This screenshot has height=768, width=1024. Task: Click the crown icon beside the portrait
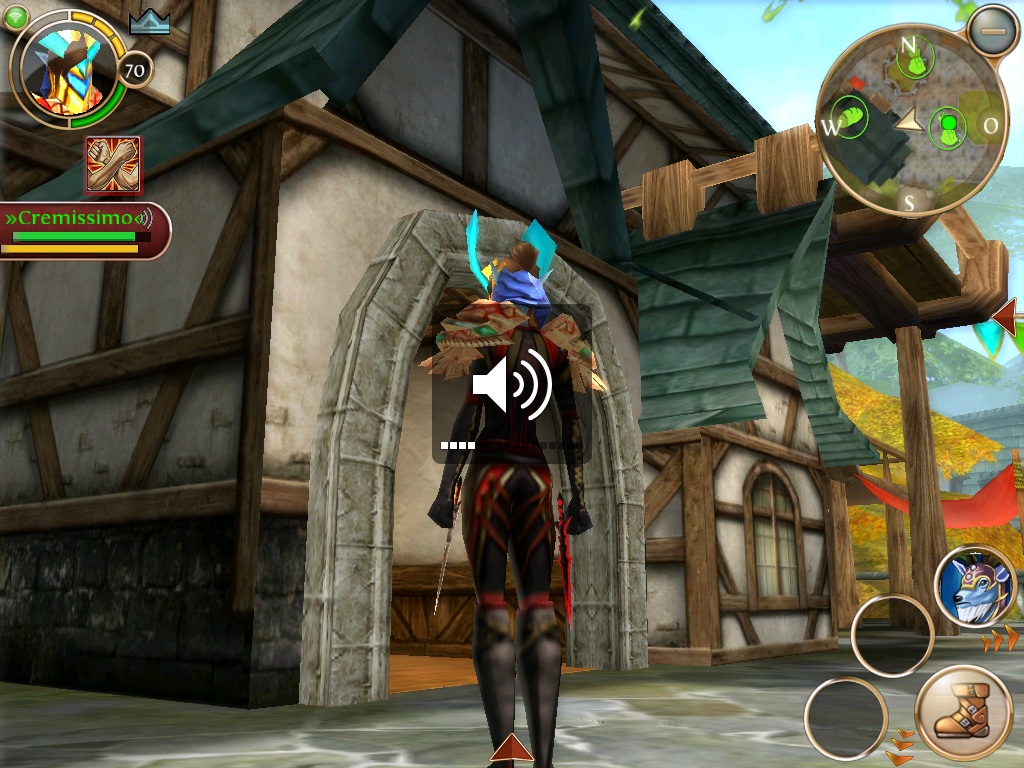pos(150,22)
